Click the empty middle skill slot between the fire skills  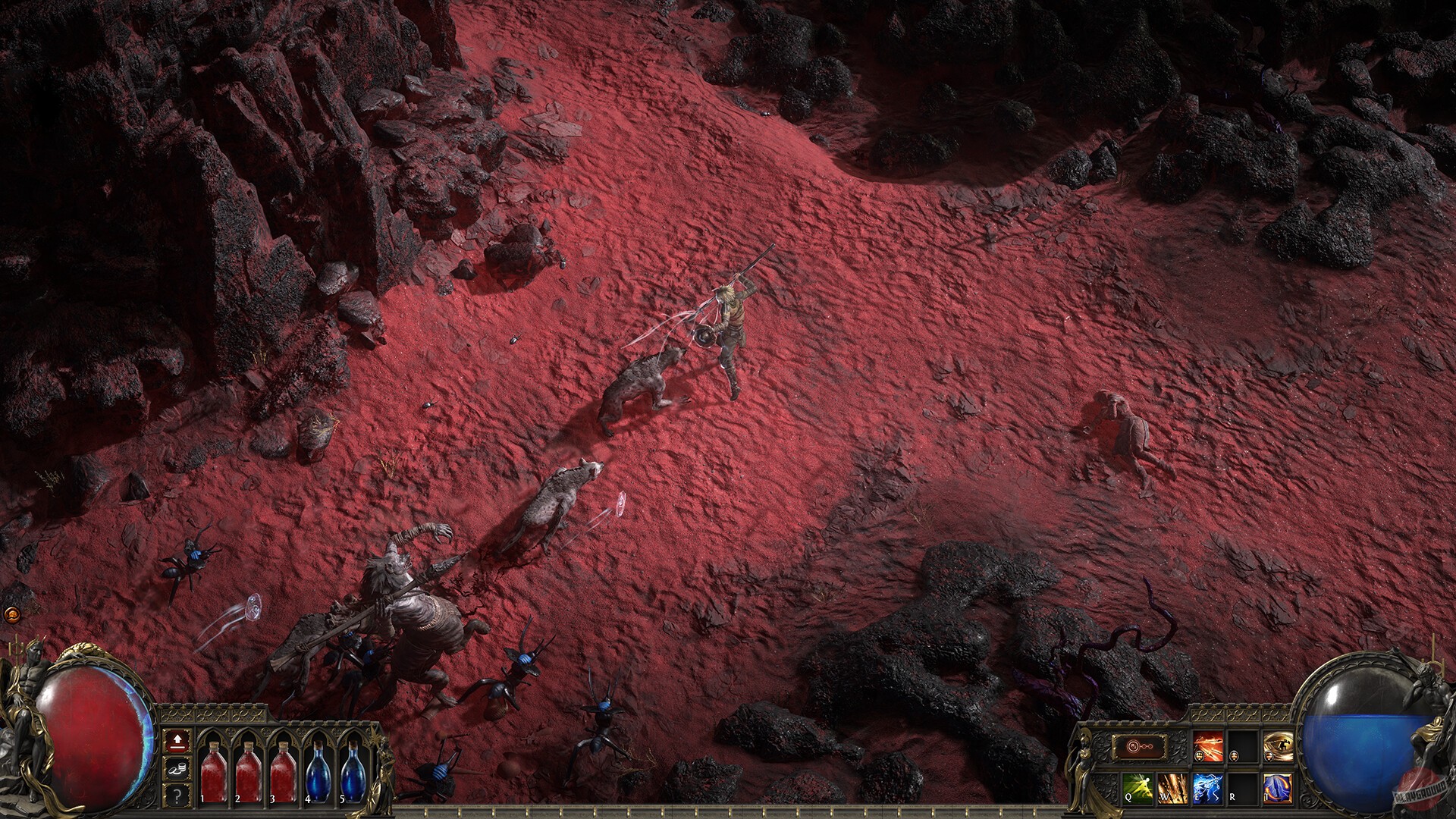point(1243,746)
